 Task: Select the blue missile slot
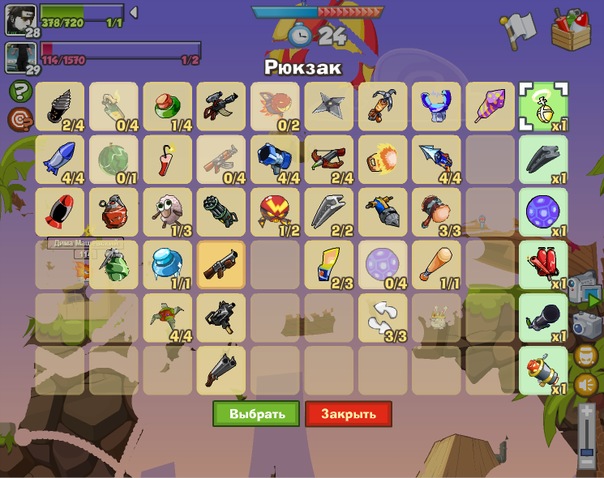pyautogui.click(x=60, y=158)
